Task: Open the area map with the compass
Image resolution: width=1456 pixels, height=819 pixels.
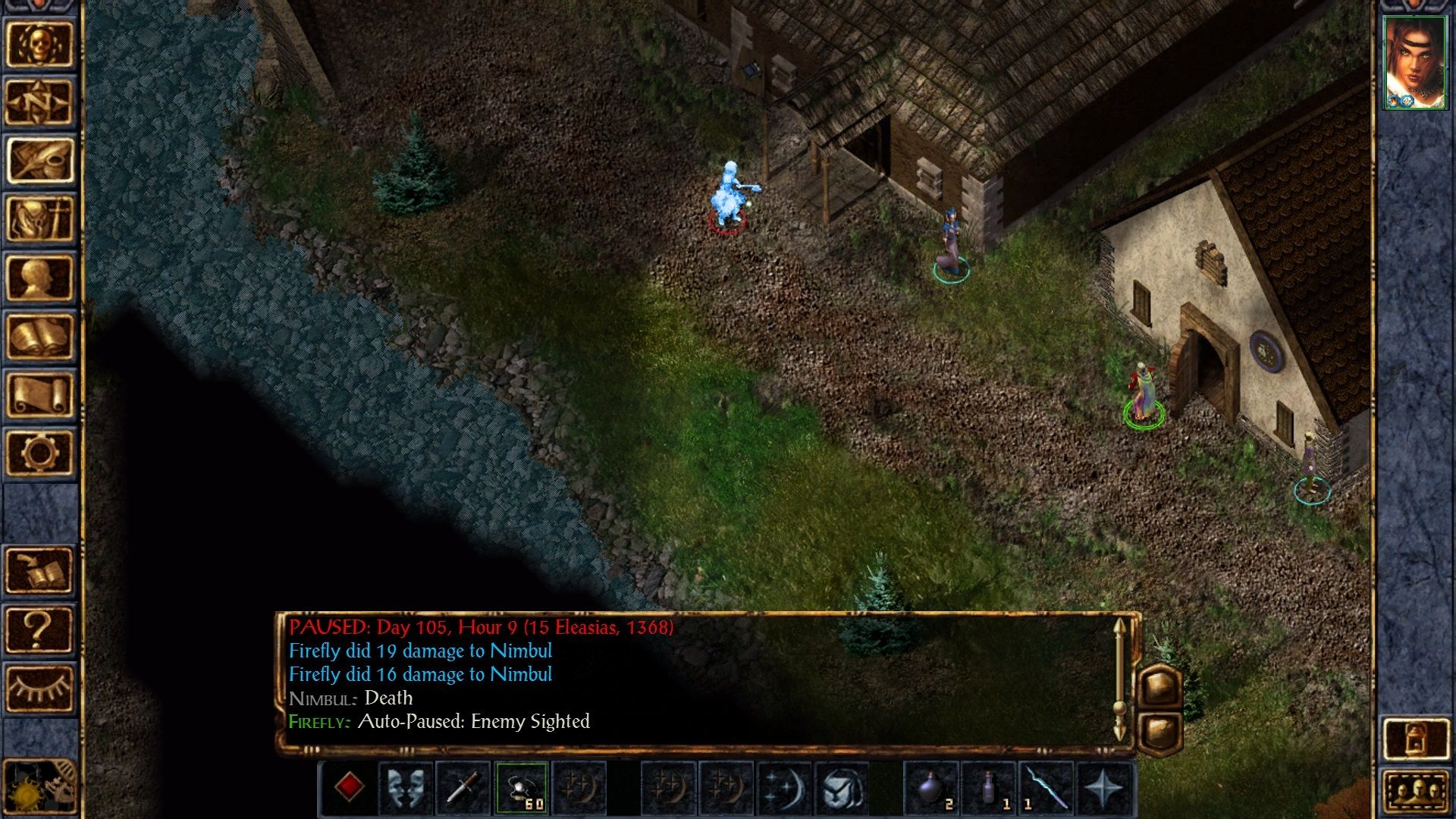Action: coord(39,102)
